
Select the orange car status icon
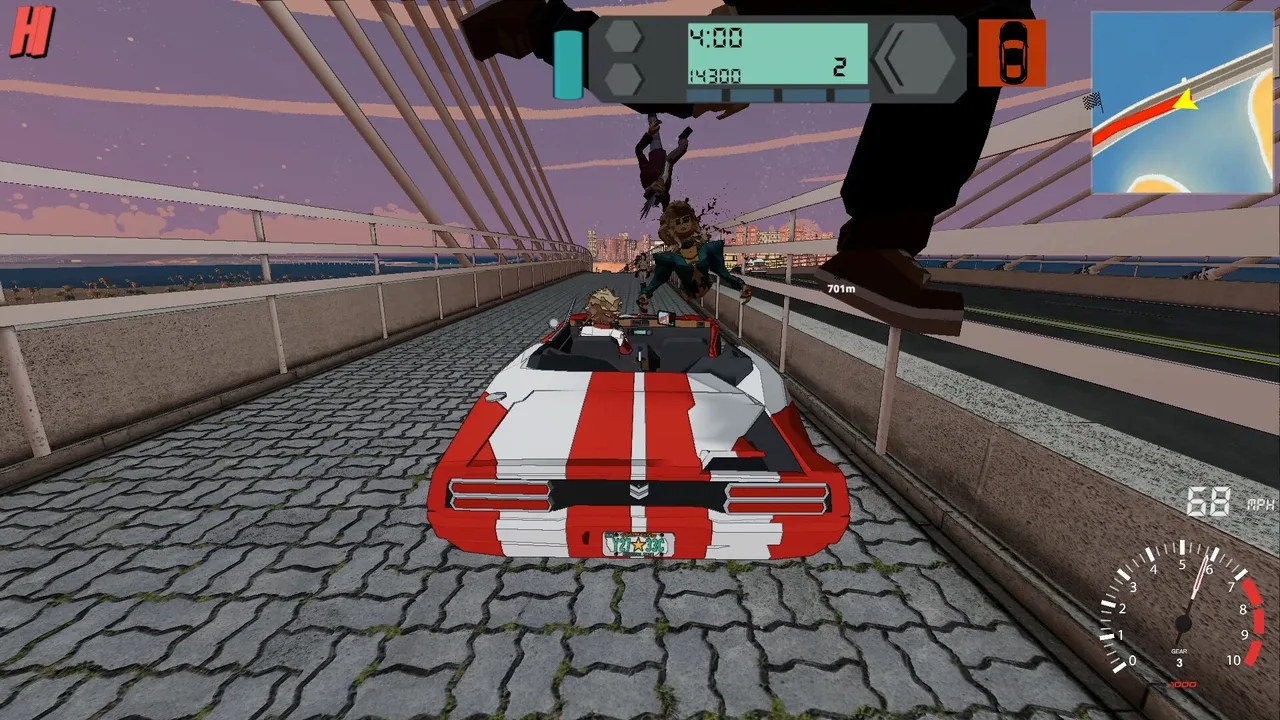point(1012,53)
